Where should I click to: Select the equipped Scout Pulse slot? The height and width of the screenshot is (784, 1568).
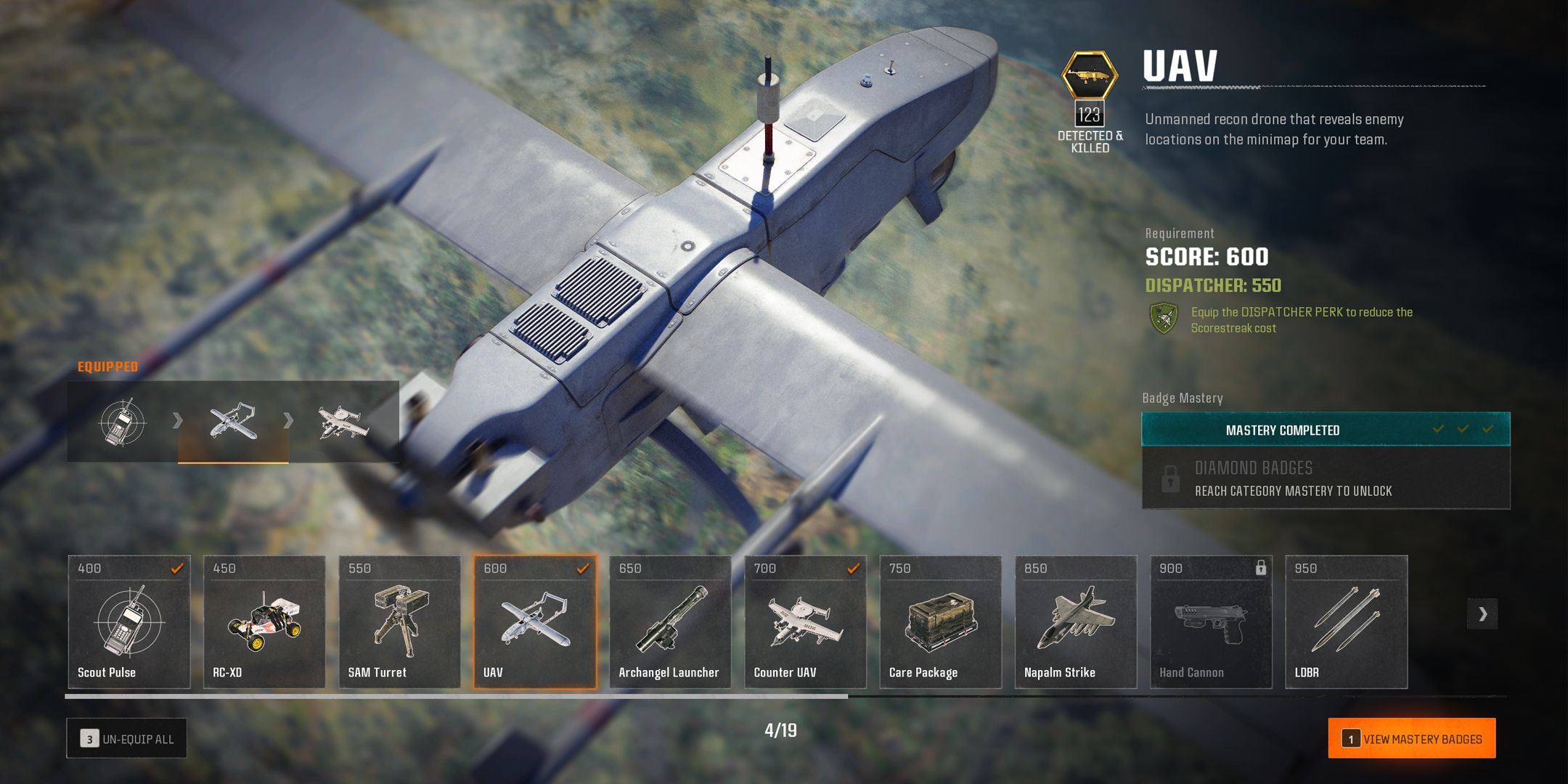[123, 422]
